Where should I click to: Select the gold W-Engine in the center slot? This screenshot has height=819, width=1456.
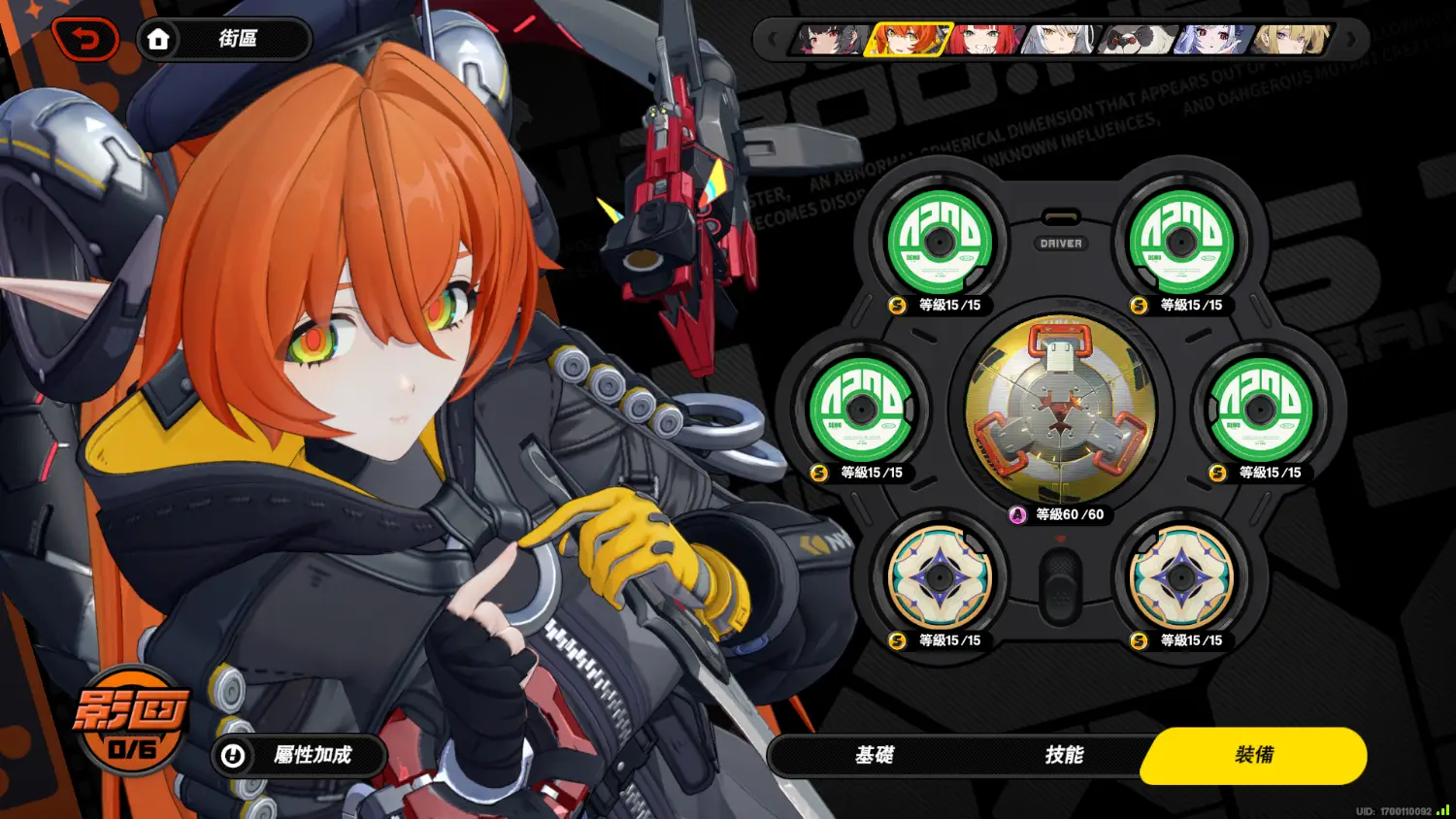pos(1060,409)
